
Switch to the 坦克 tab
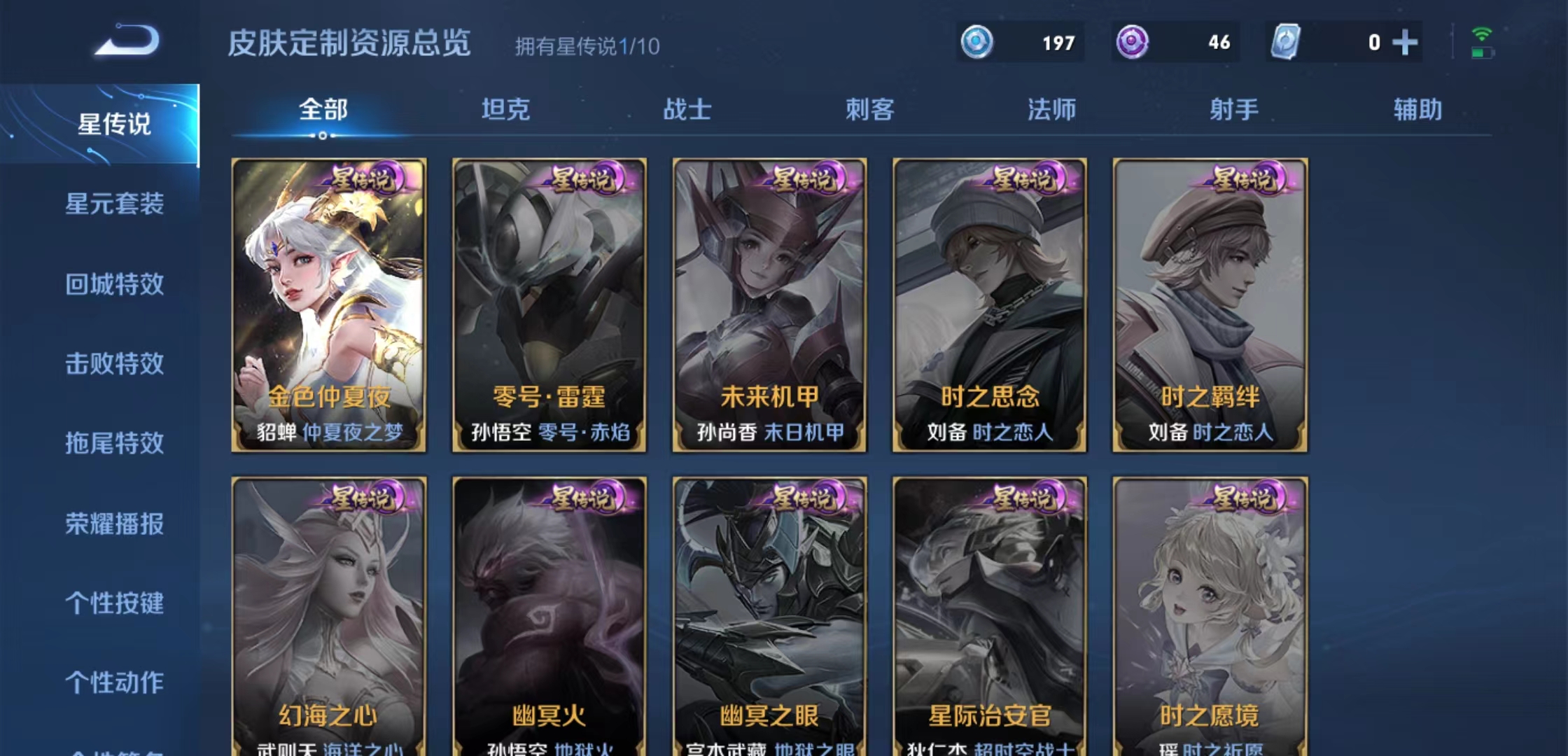[x=506, y=109]
